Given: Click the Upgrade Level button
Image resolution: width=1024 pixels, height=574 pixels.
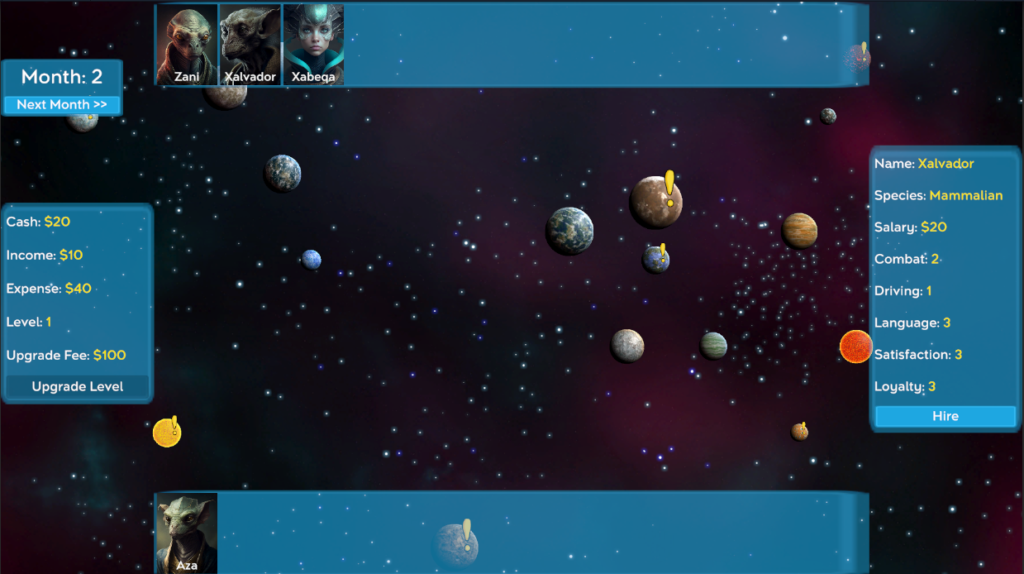Looking at the screenshot, I should pyautogui.click(x=78, y=387).
